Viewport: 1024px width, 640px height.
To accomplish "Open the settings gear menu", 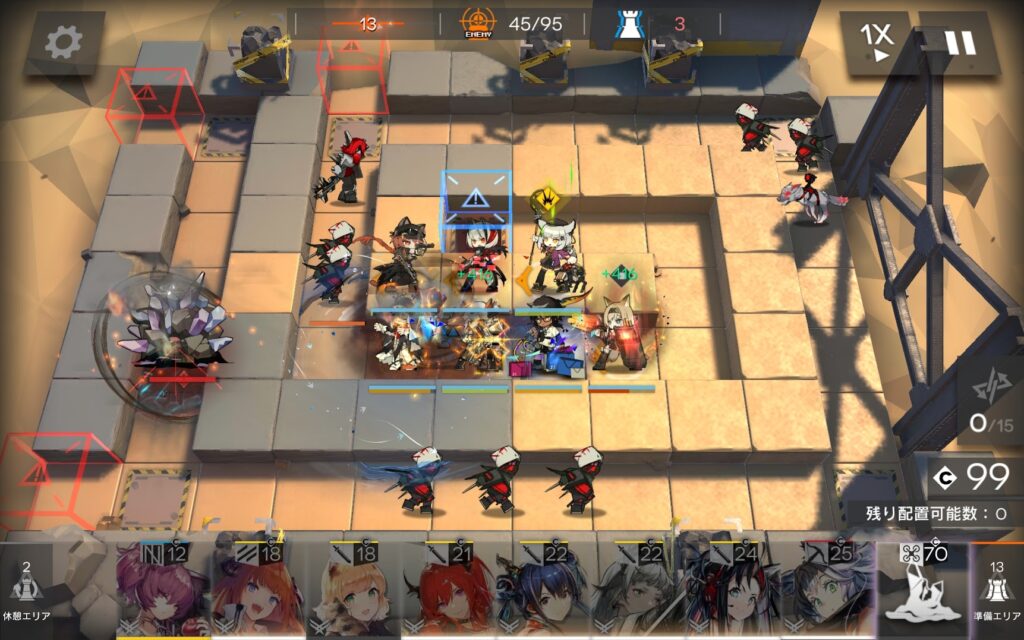I will pos(64,42).
